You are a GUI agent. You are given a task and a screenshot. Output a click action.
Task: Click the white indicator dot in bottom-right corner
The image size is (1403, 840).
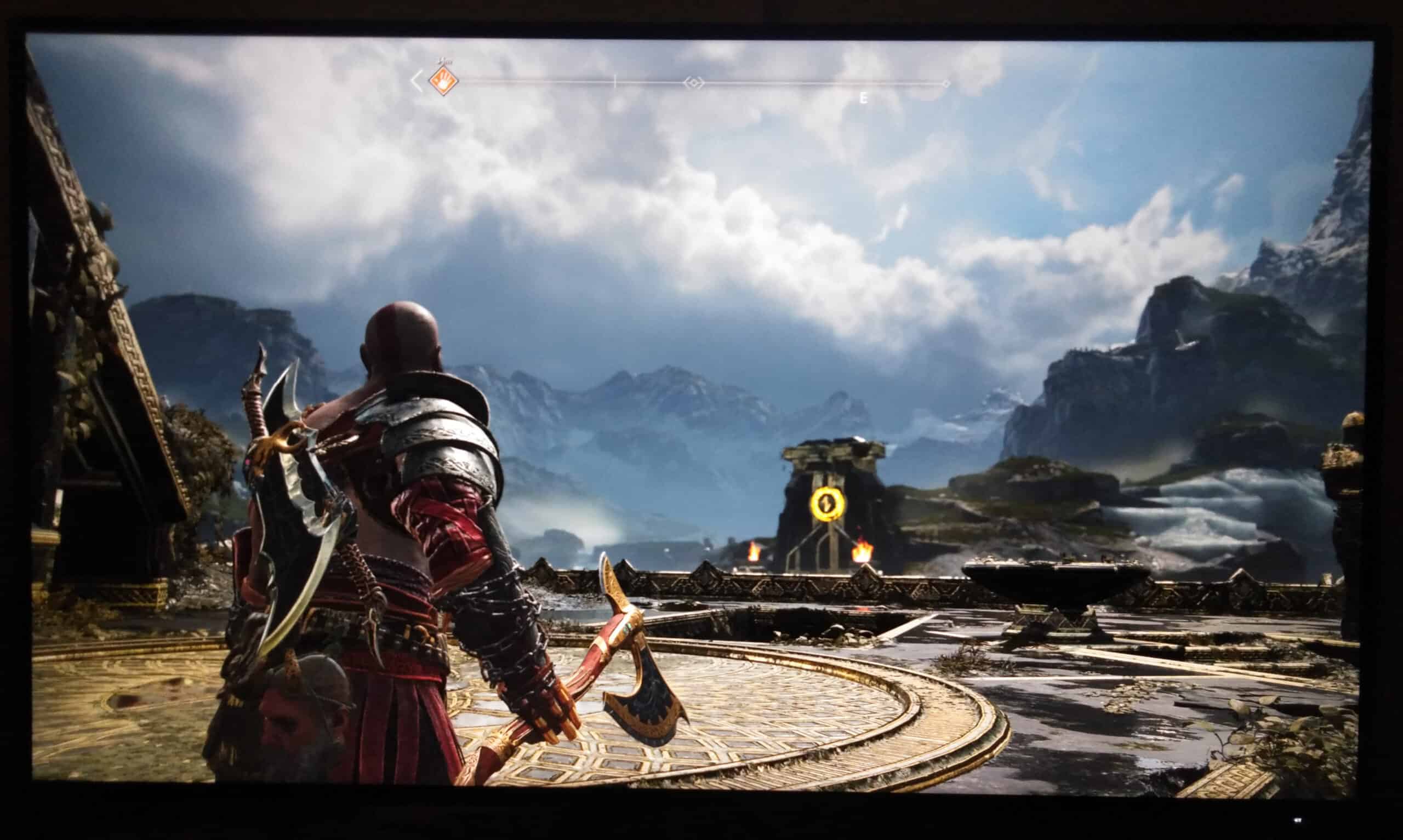(1299, 820)
